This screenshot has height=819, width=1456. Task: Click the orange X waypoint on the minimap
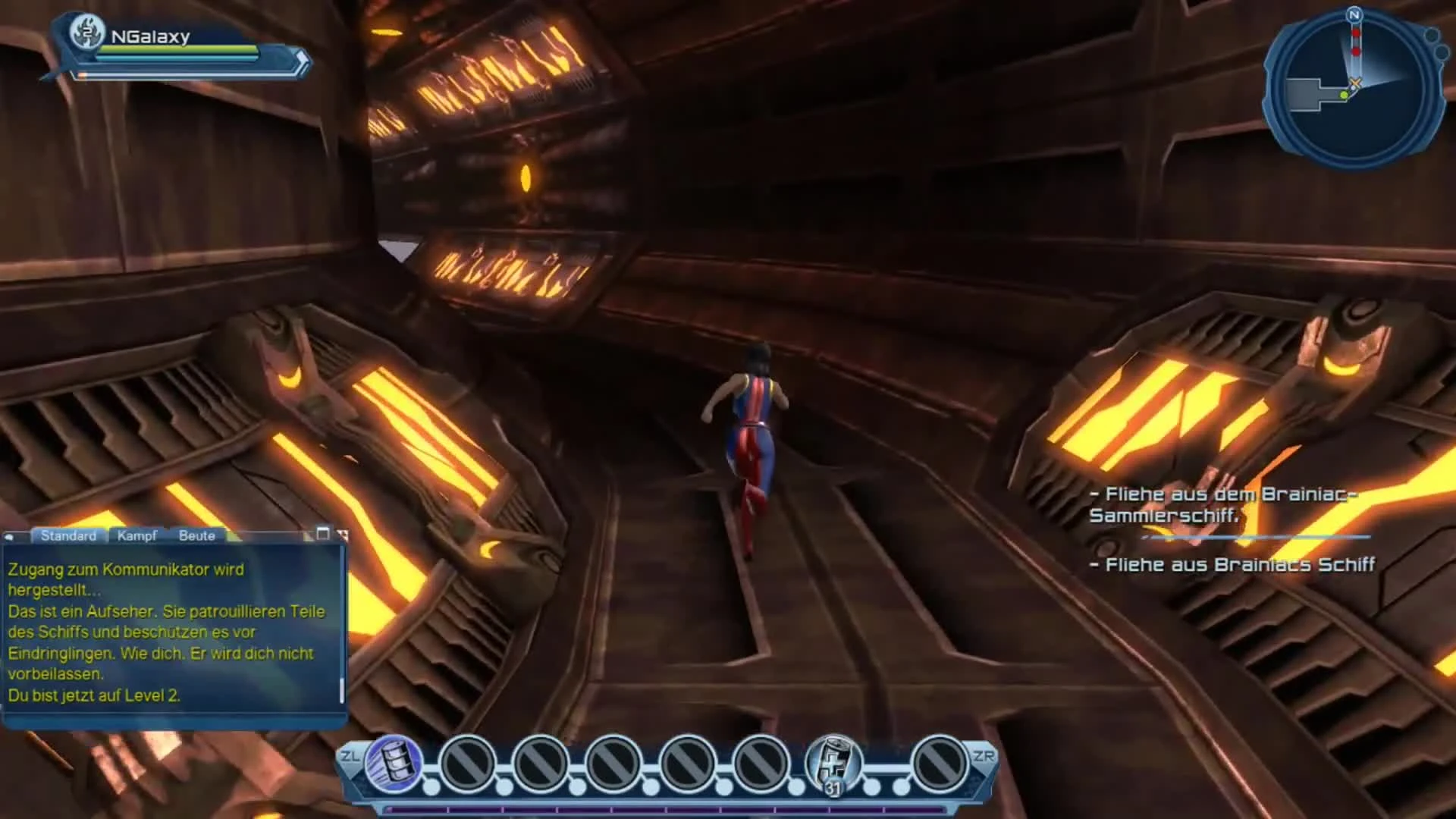click(x=1356, y=81)
